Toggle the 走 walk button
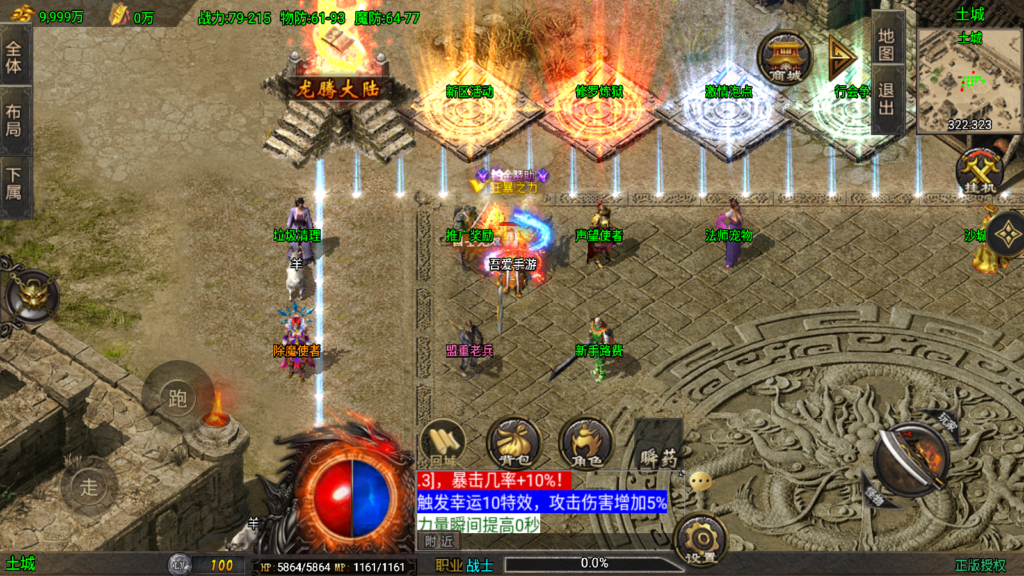 90,487
